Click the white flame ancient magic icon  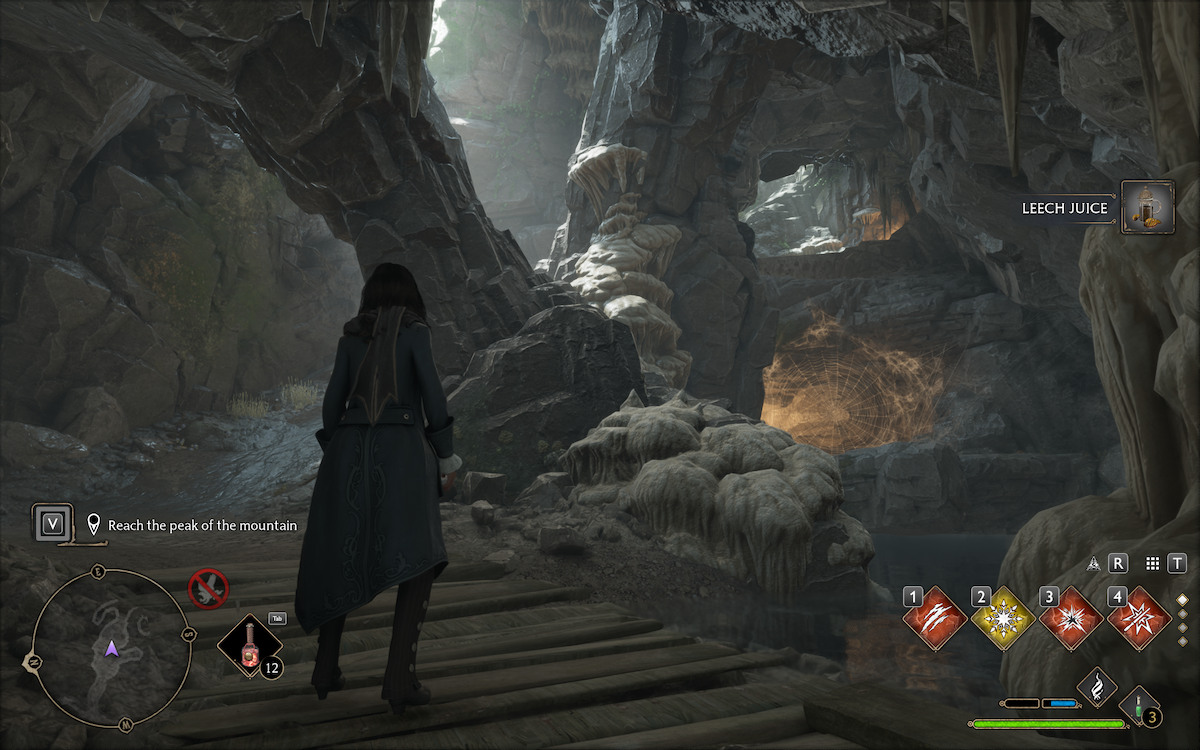pos(1097,686)
